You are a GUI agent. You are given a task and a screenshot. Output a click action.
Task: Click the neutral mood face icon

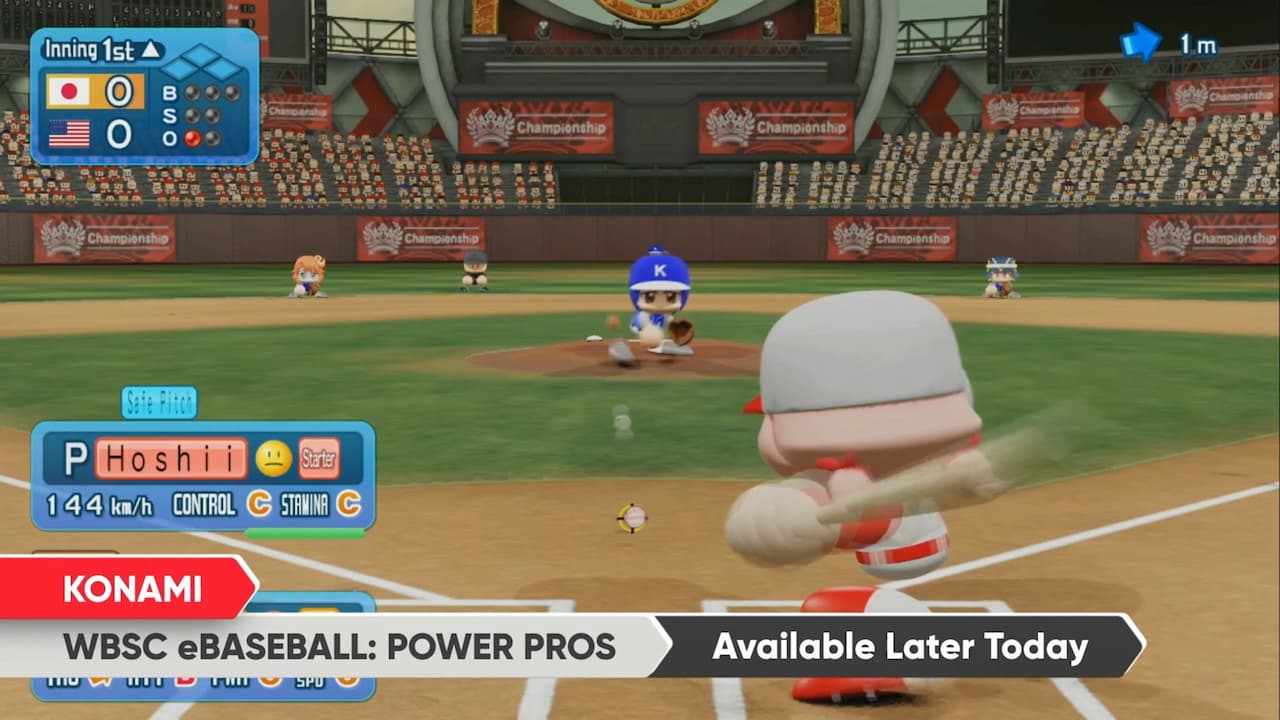273,458
